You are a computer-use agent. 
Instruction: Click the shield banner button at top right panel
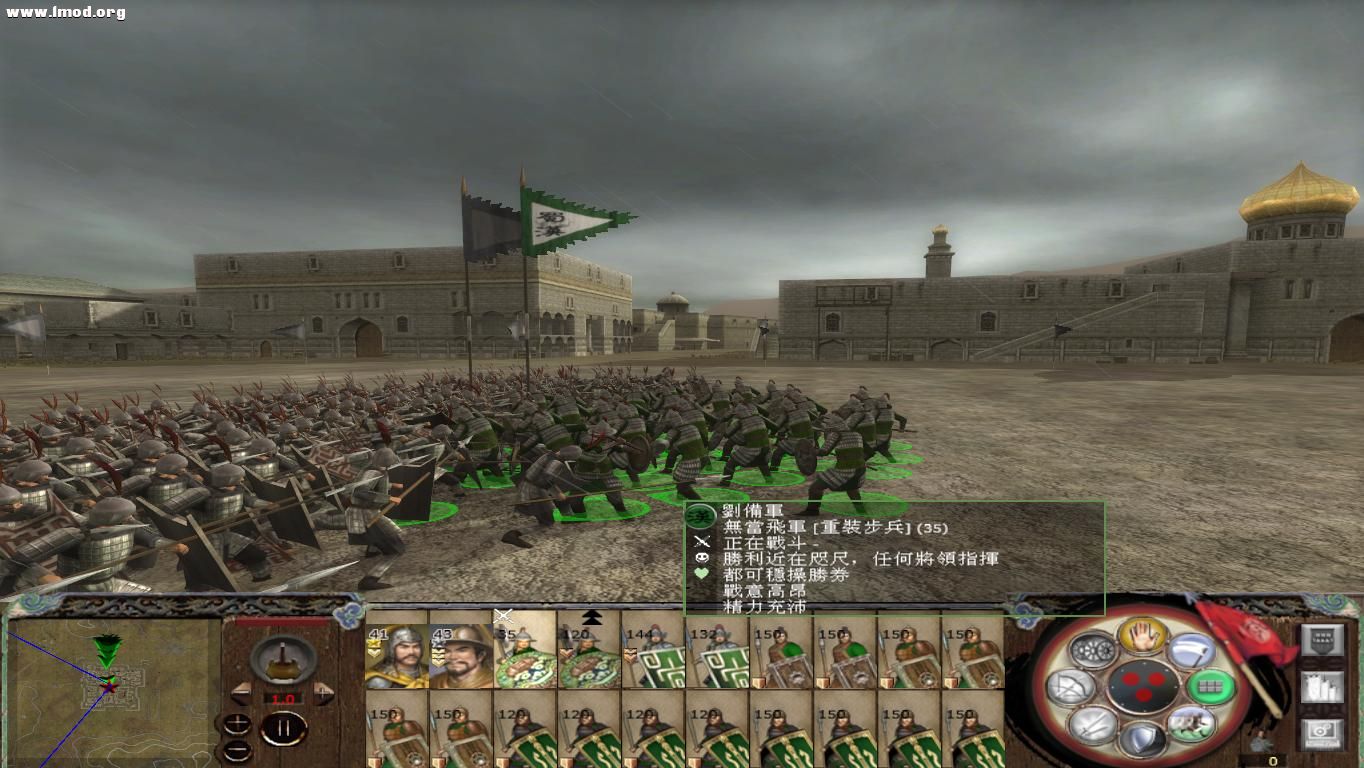coord(1323,640)
